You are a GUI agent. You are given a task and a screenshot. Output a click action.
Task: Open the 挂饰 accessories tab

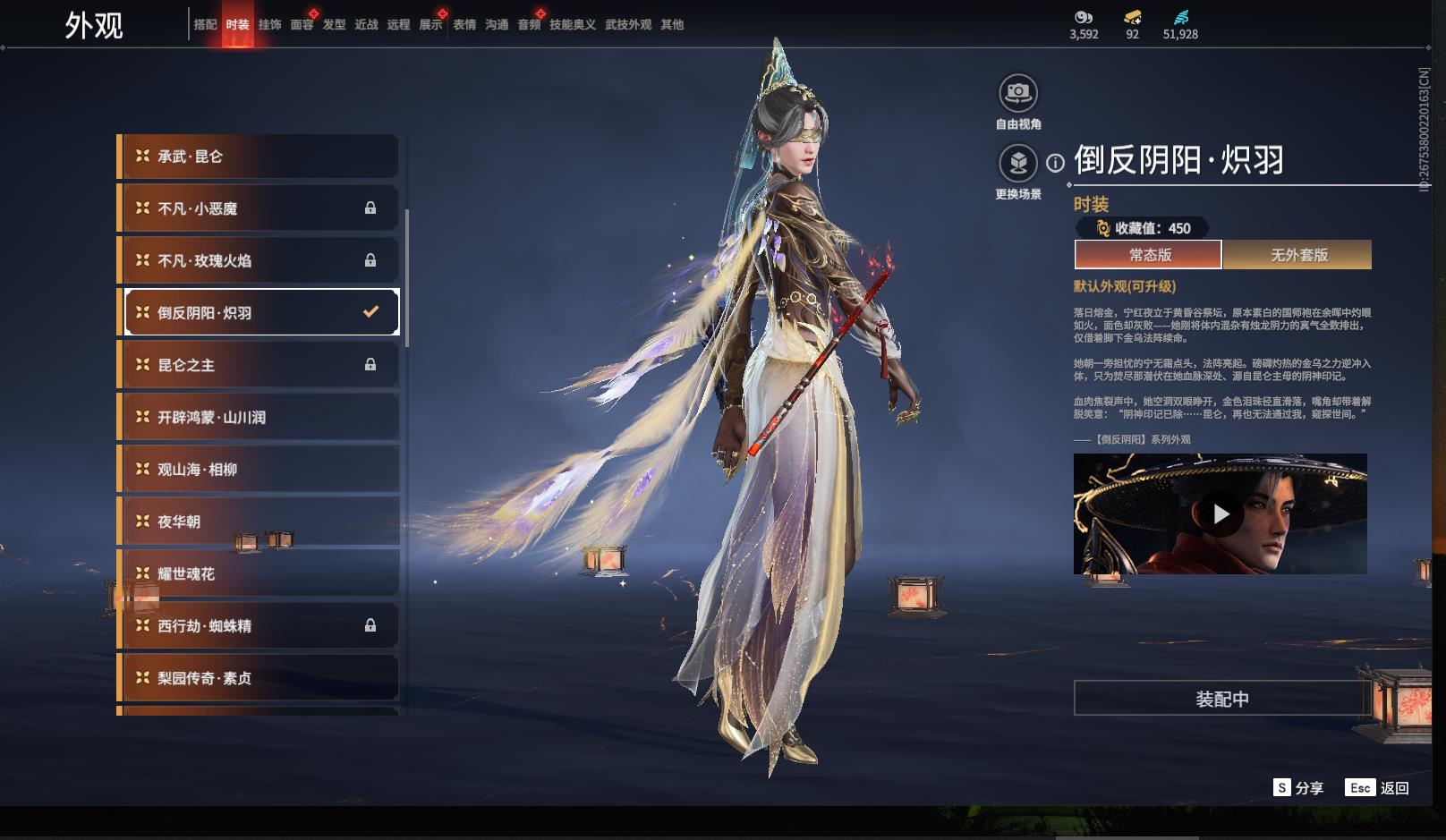(x=269, y=25)
